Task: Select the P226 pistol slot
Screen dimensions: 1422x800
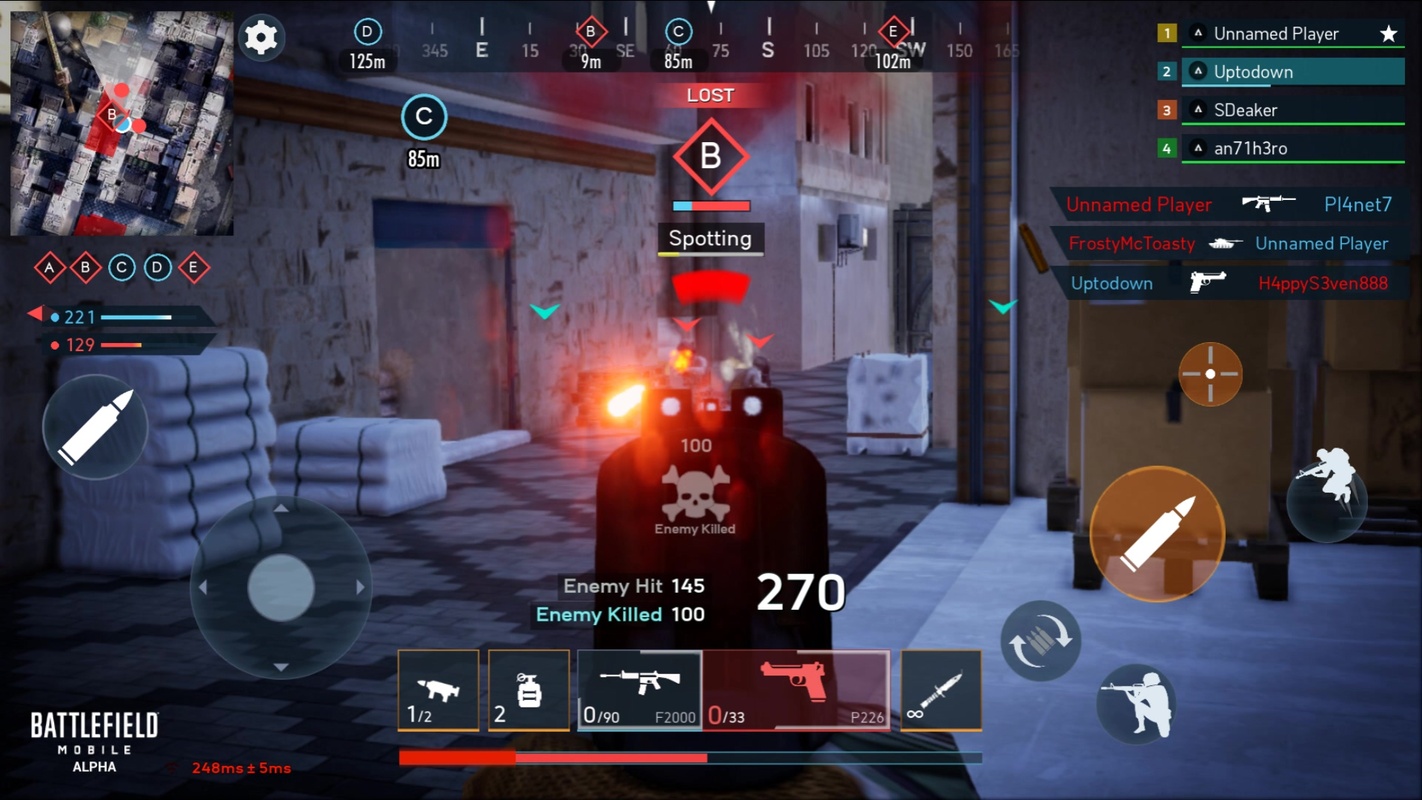Action: point(796,690)
